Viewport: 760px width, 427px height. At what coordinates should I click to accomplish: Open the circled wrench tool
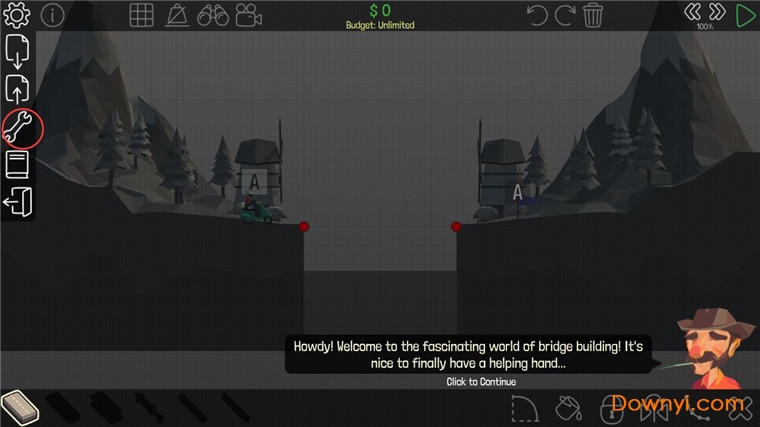pyautogui.click(x=20, y=128)
